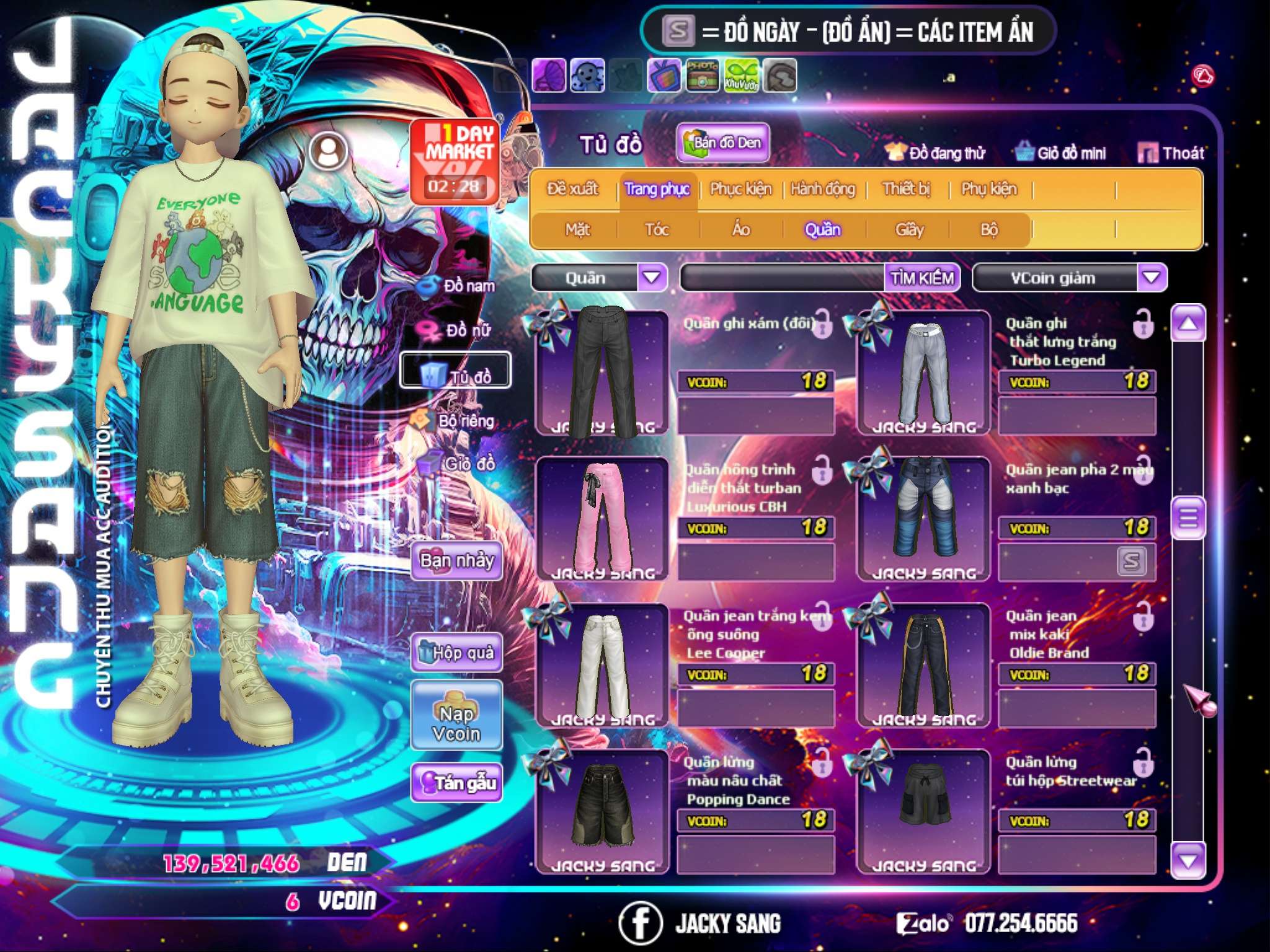Open the Quần filter dropdown
The image size is (1270, 952).
[652, 277]
